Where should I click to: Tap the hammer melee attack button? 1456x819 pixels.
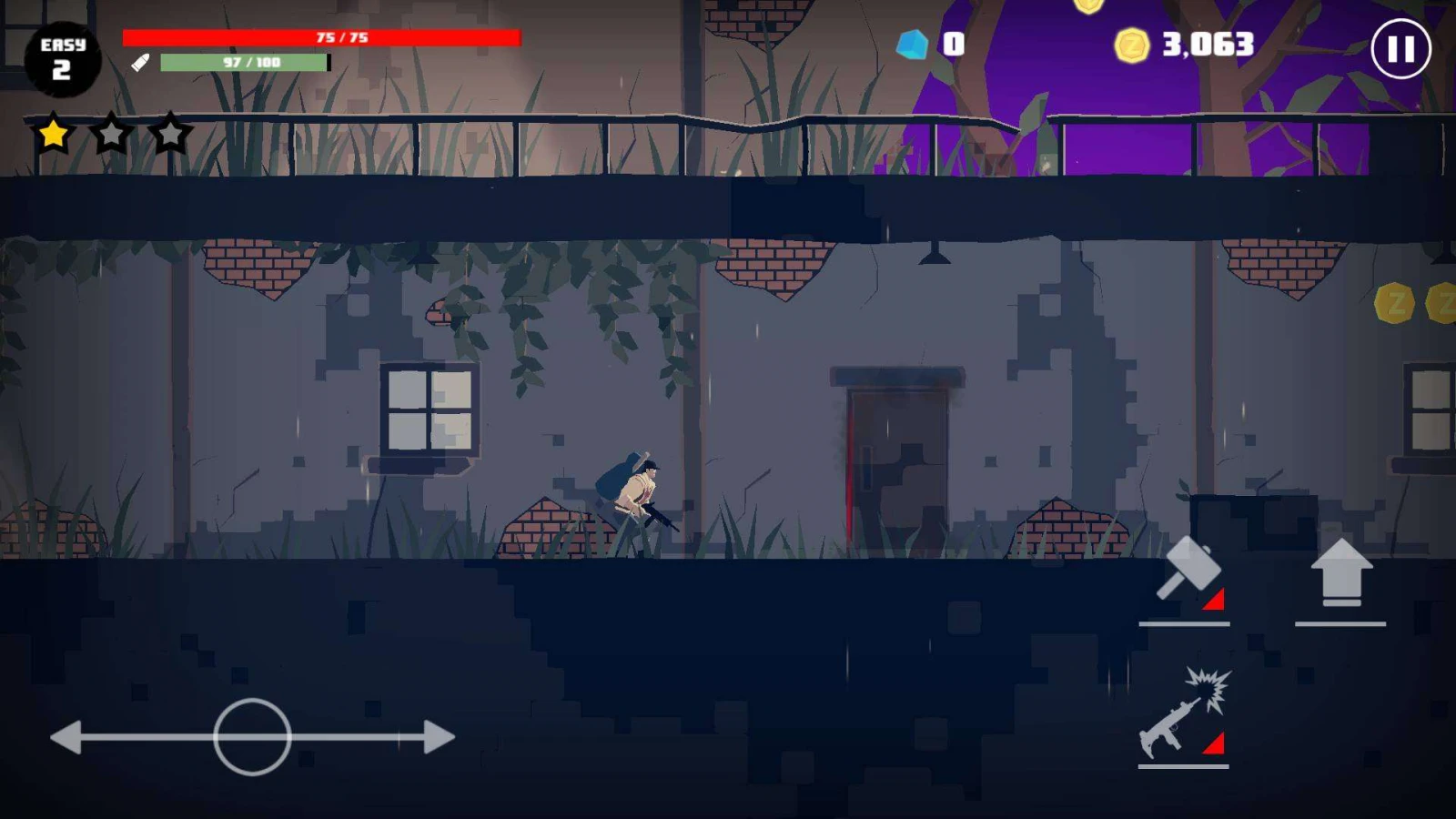pyautogui.click(x=1186, y=573)
